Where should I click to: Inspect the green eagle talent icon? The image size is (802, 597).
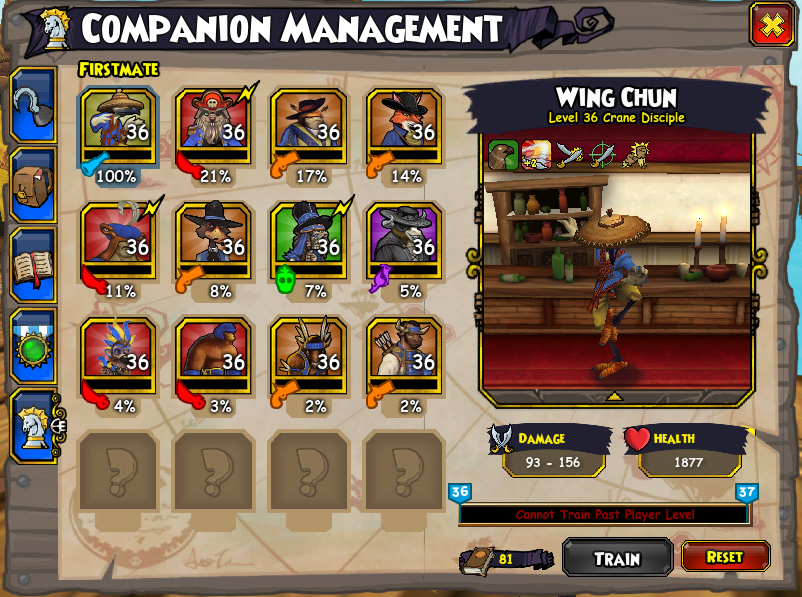[x=502, y=154]
